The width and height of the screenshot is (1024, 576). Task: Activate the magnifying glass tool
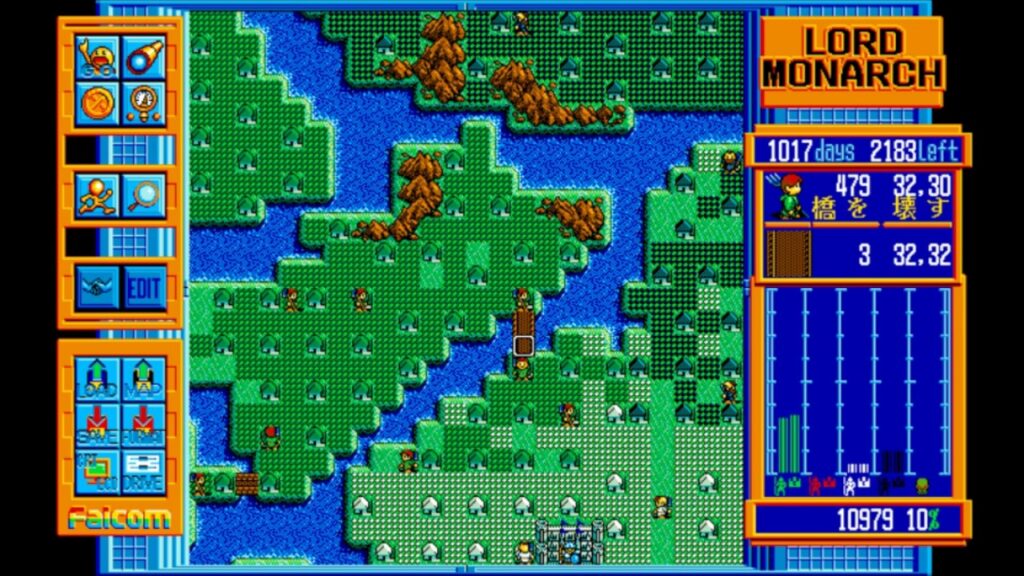point(145,194)
